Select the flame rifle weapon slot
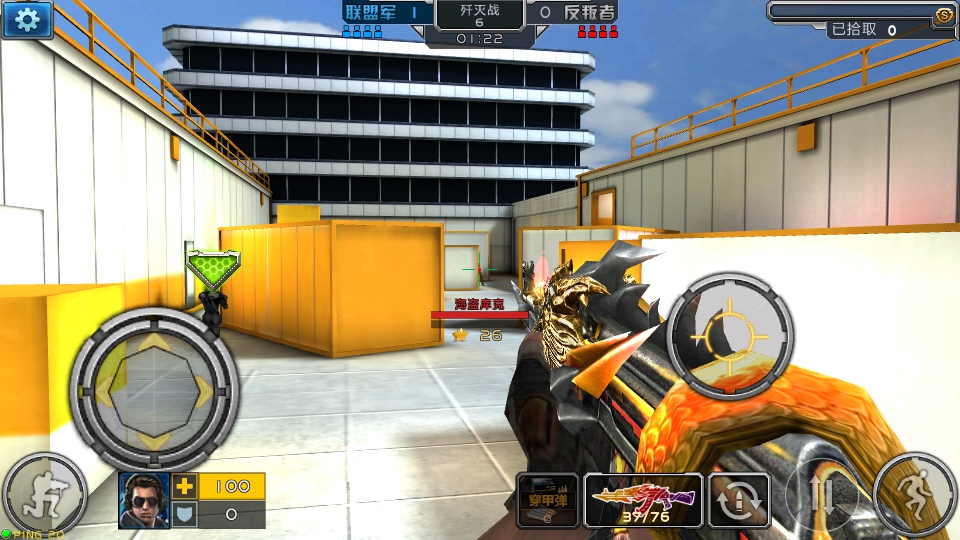This screenshot has width=960, height=540. click(643, 499)
